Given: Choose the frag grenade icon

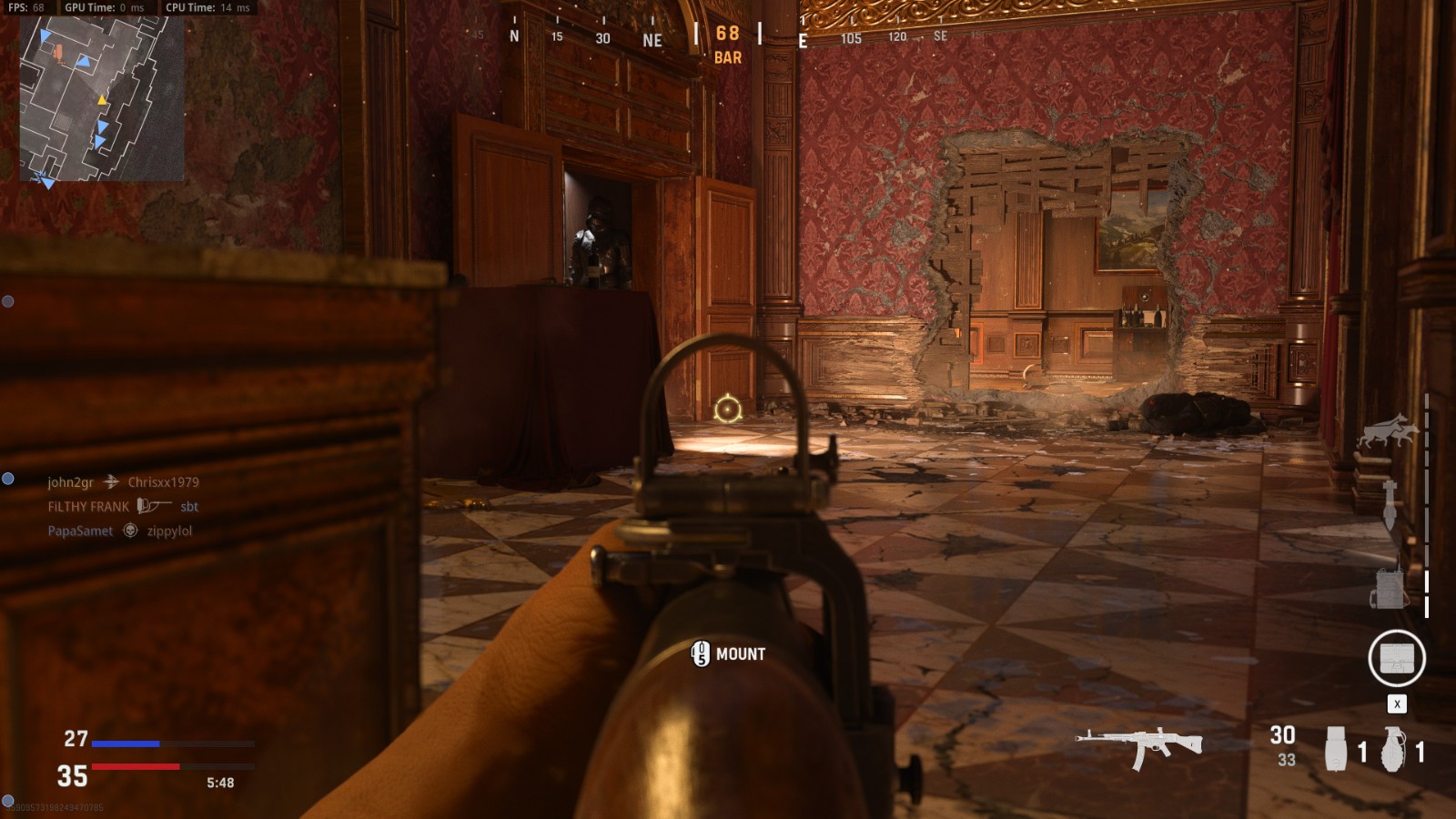Looking at the screenshot, I should tap(1393, 749).
